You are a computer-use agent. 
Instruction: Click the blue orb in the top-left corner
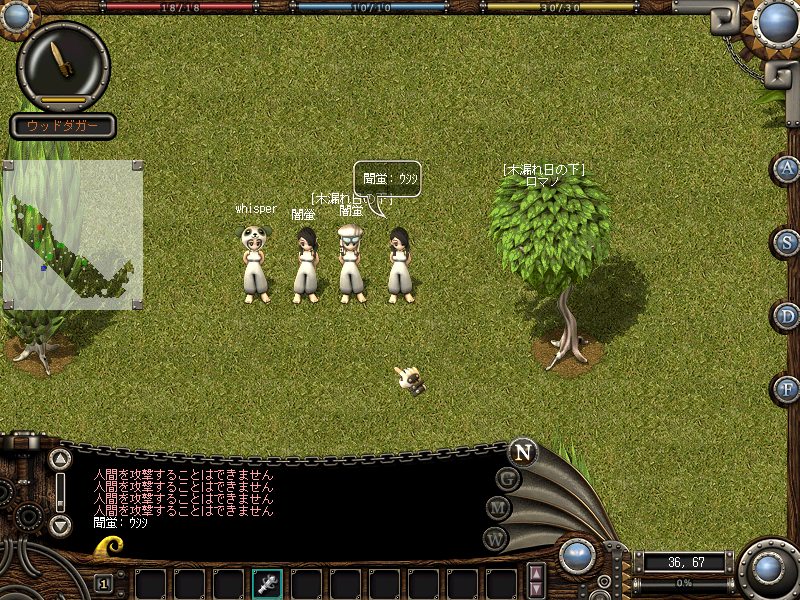point(17,14)
